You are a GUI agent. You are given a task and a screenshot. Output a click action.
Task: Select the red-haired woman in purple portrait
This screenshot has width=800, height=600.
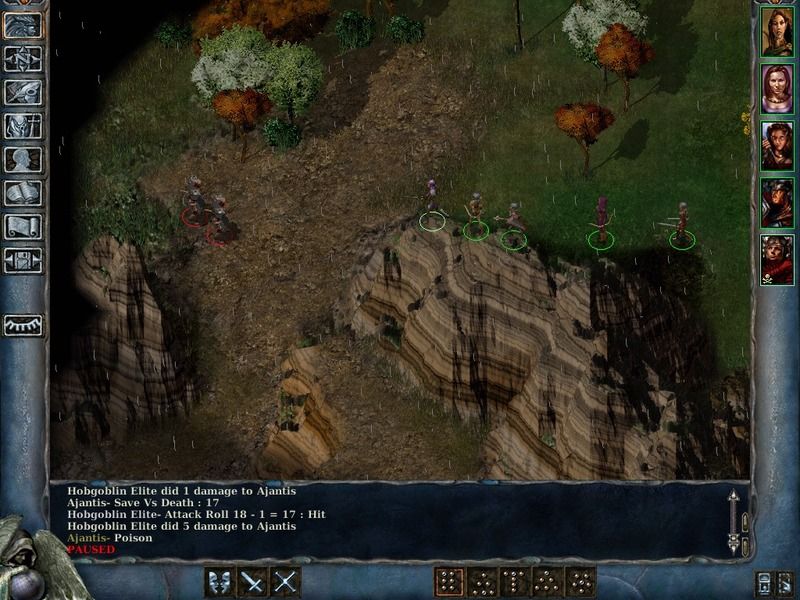click(x=777, y=88)
